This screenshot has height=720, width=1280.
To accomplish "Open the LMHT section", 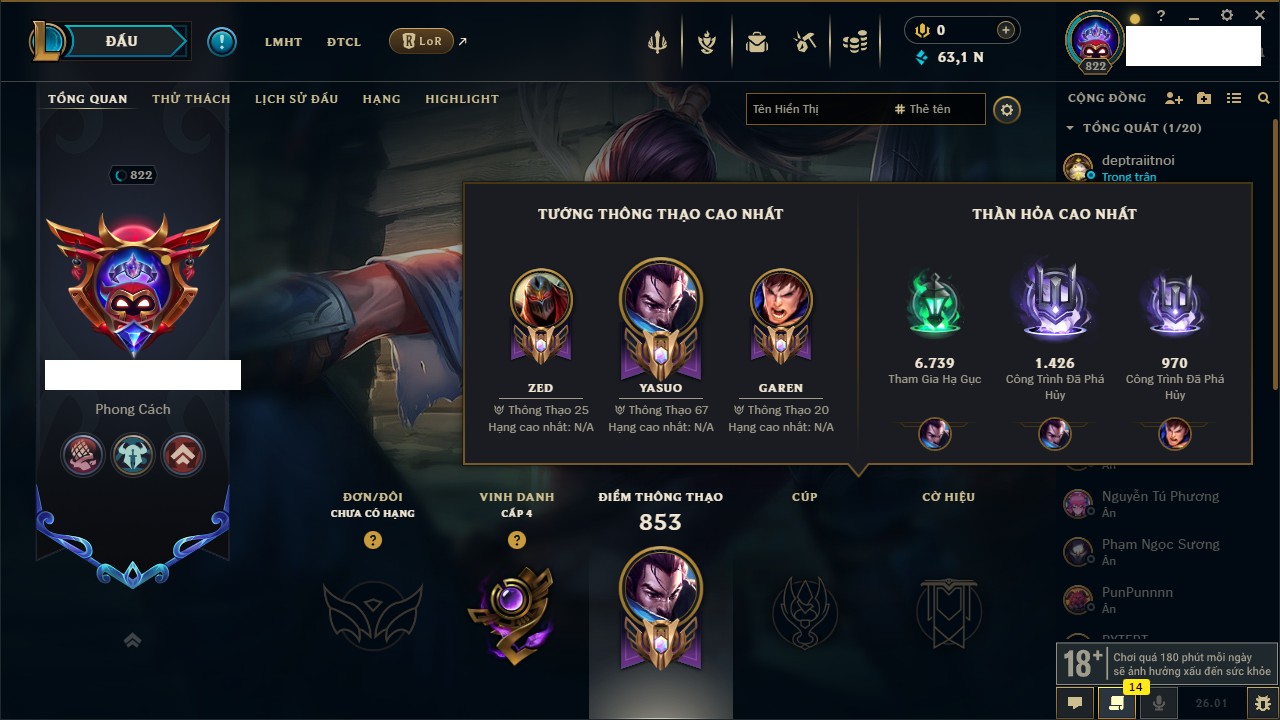I will (283, 42).
